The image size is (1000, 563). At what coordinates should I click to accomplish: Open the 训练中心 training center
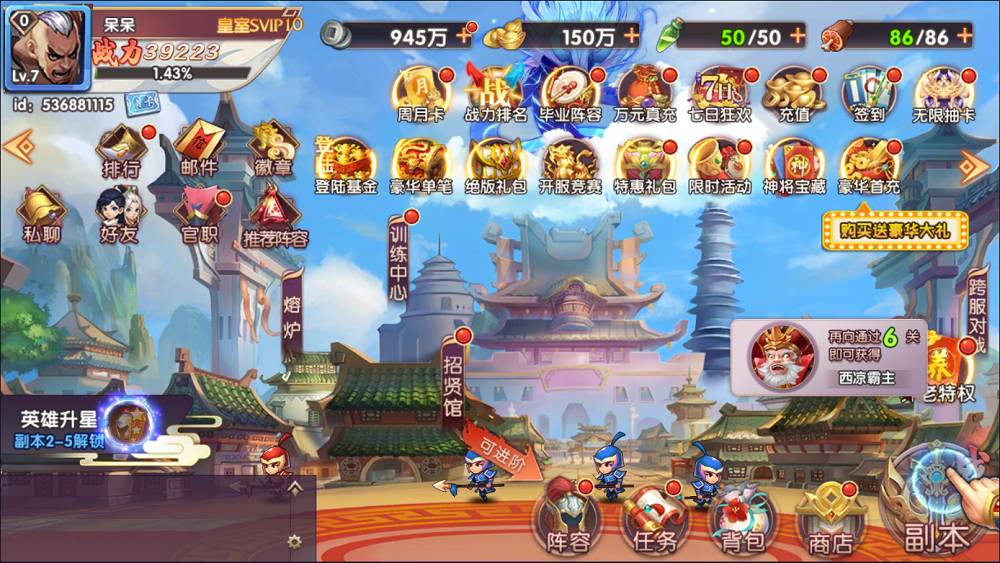[399, 260]
